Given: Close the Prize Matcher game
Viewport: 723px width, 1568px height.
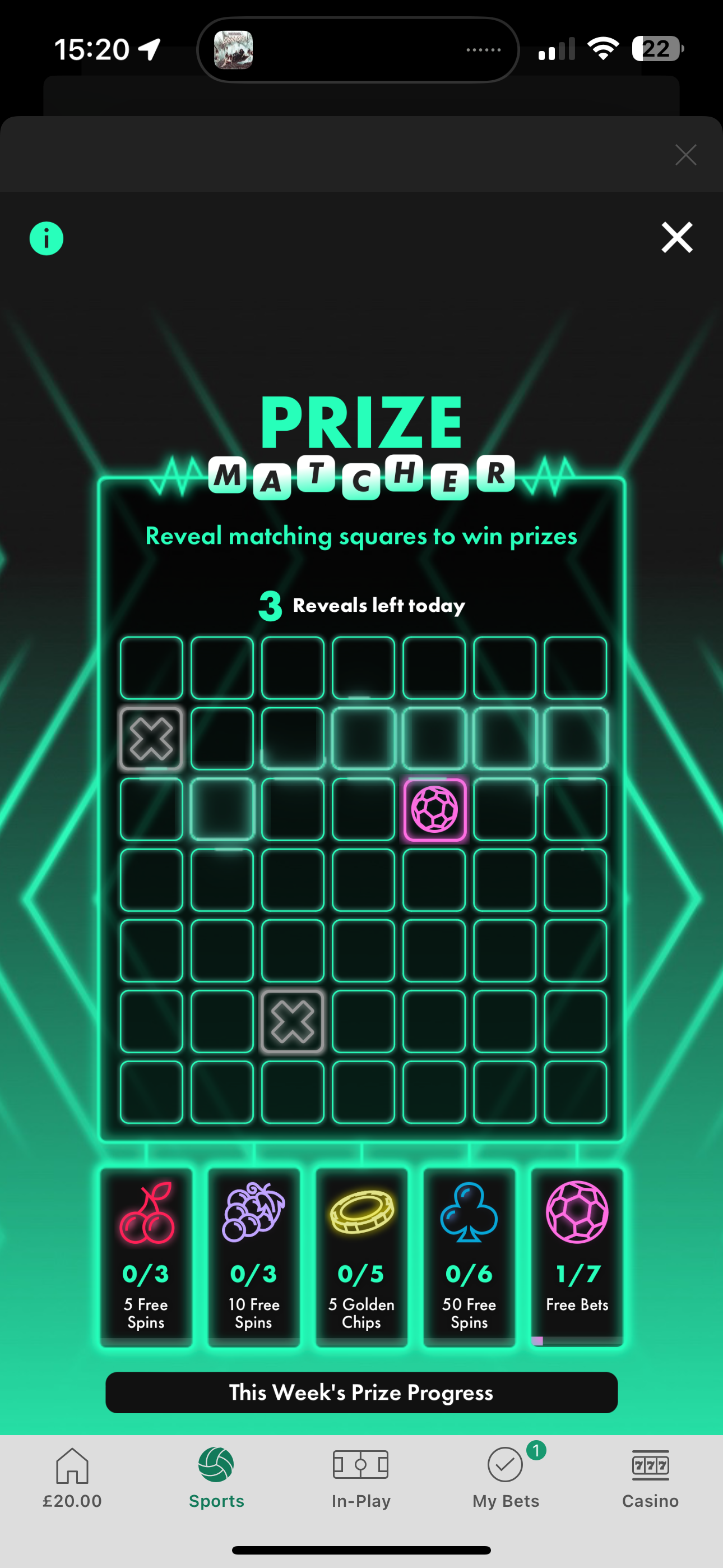Looking at the screenshot, I should click(676, 237).
